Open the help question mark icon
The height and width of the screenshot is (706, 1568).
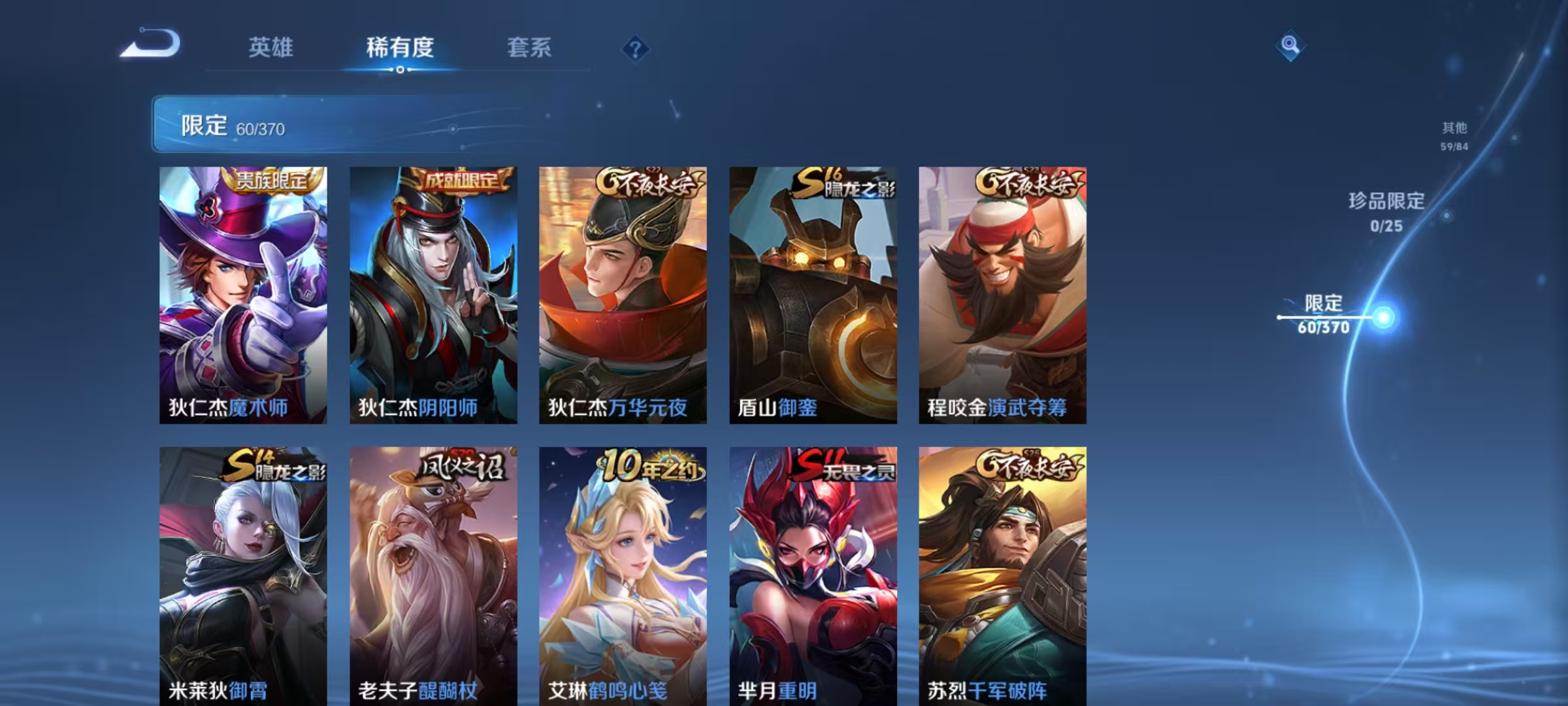point(637,49)
